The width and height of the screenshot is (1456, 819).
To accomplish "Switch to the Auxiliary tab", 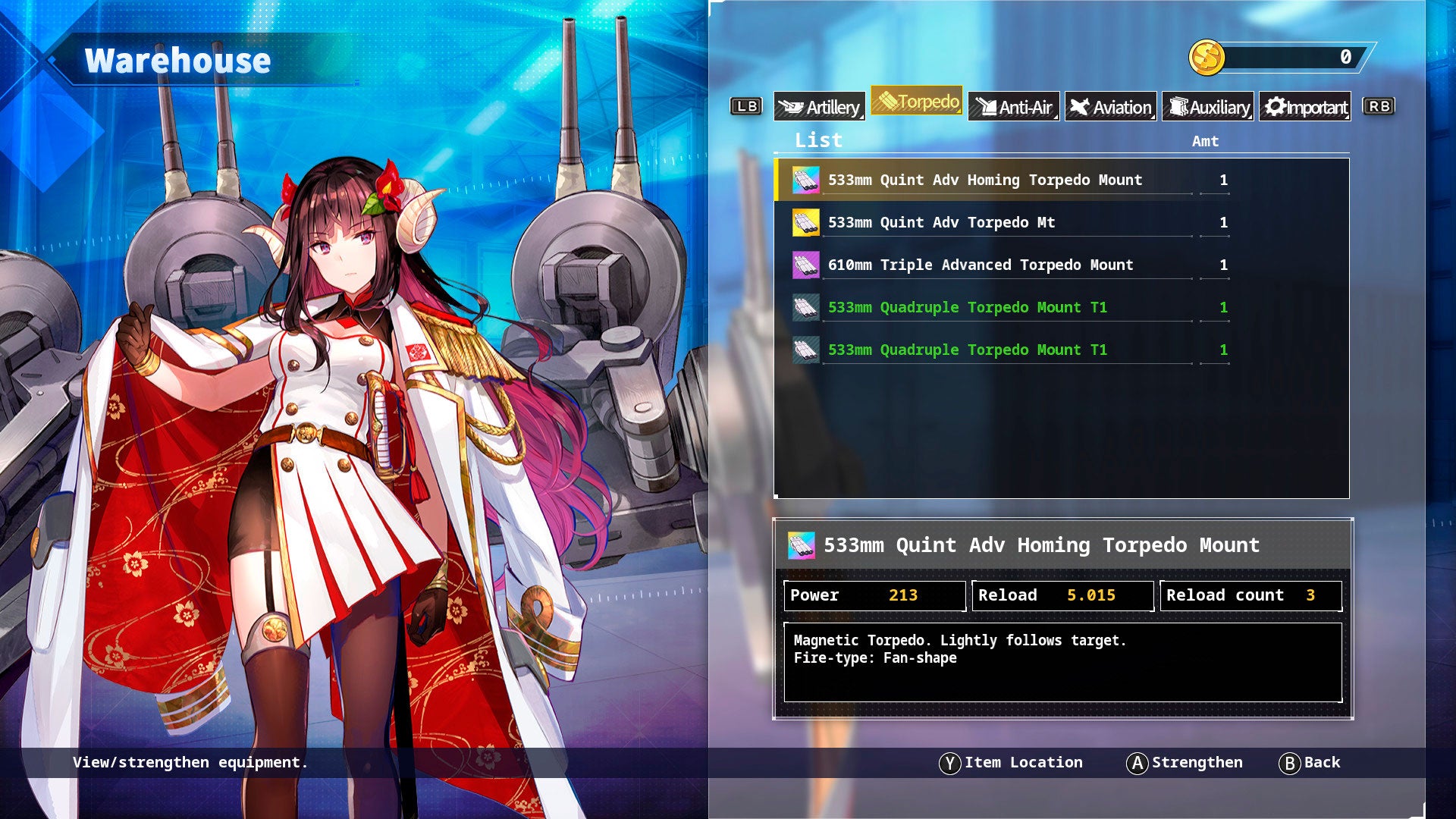I will point(1208,107).
